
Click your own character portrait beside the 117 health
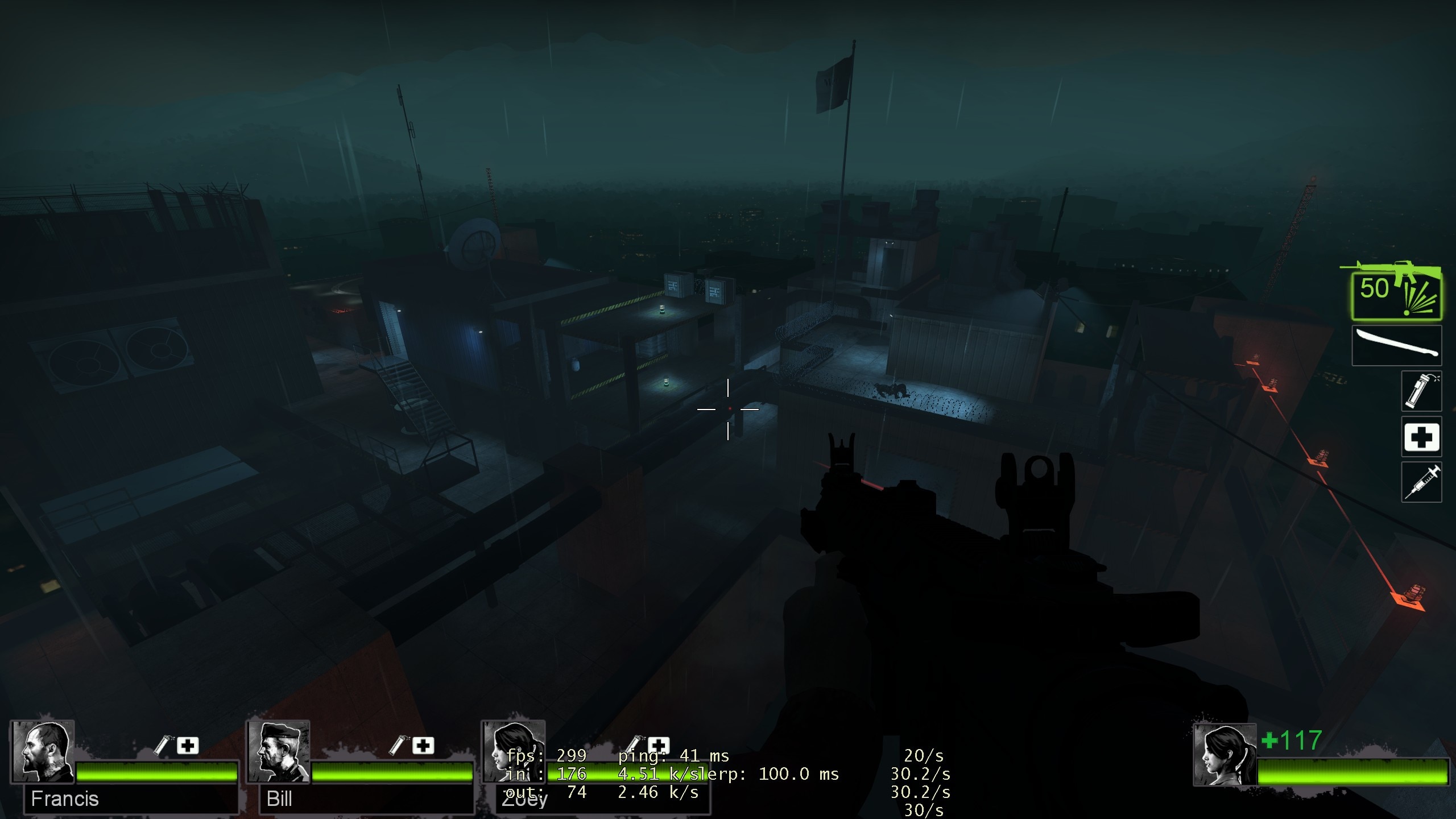coord(1225,755)
